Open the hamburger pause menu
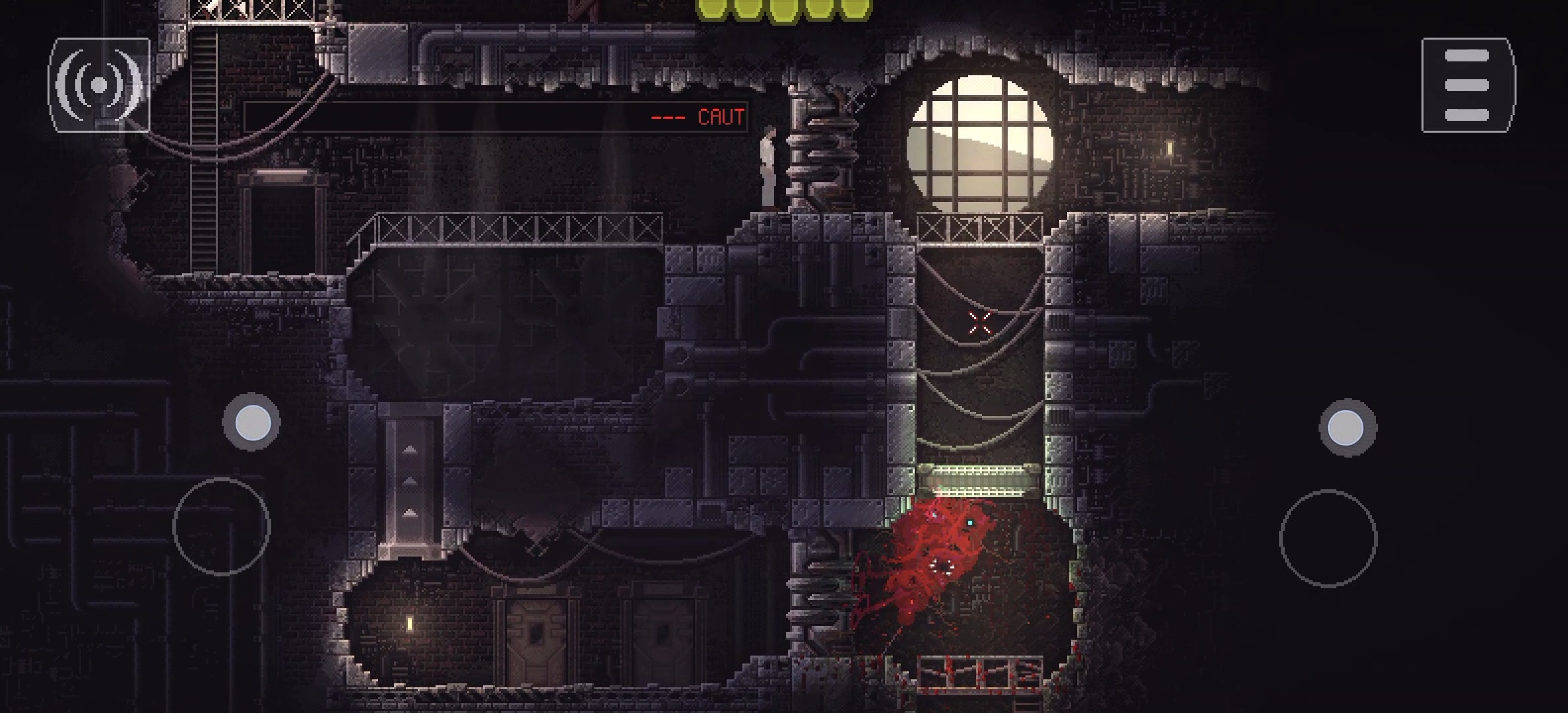 (x=1468, y=85)
